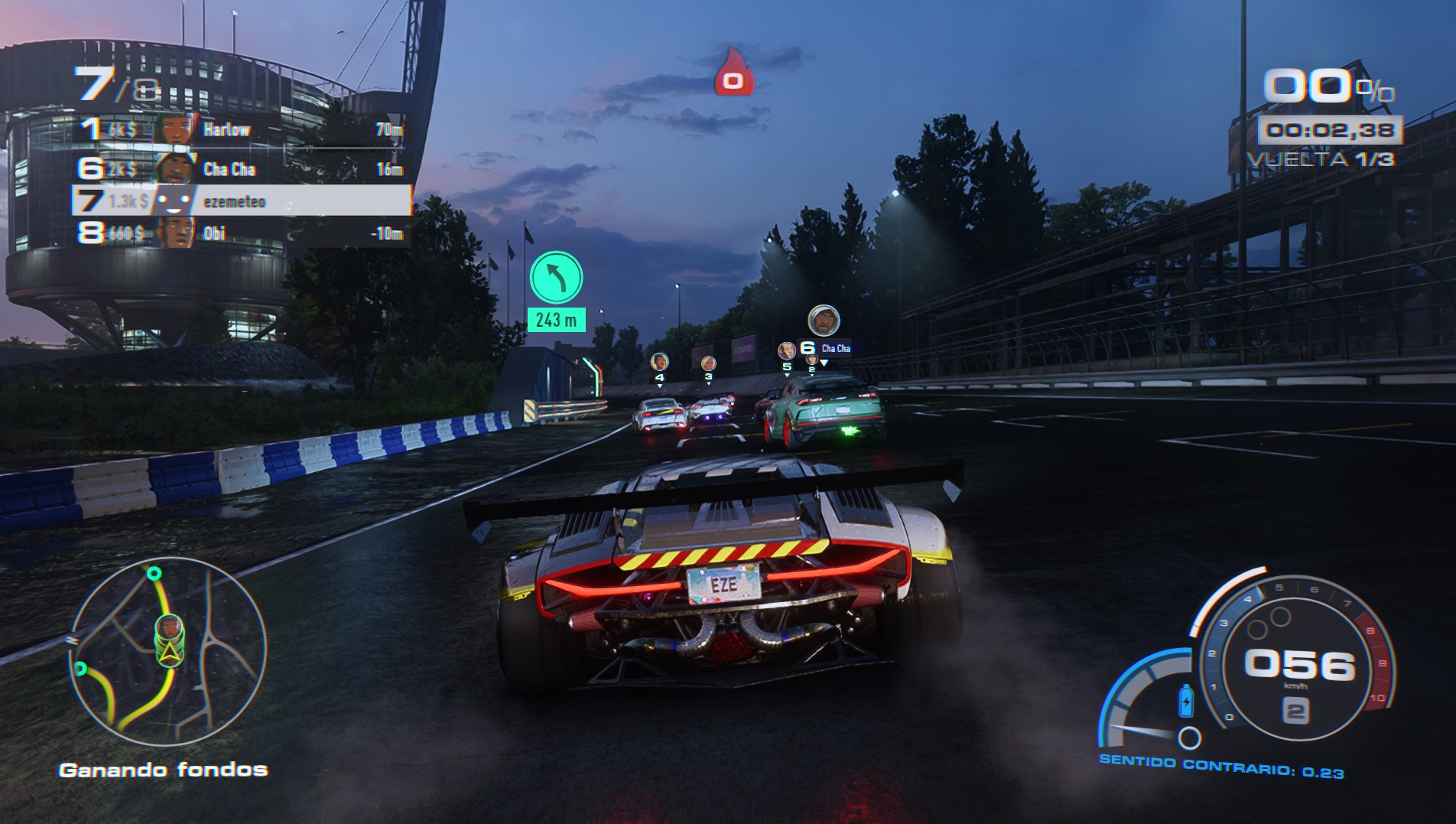Click the player 4 marker over the white car

click(659, 360)
